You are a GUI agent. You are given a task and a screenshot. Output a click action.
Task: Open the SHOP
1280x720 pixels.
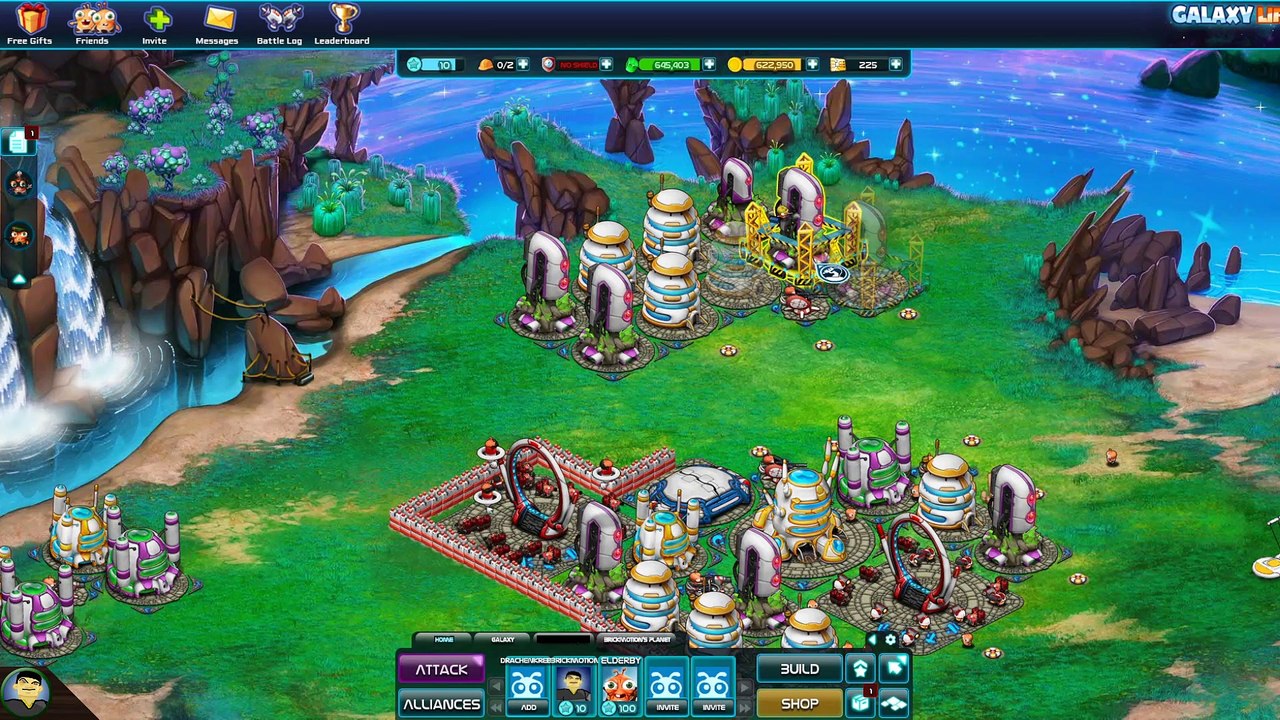pyautogui.click(x=799, y=704)
